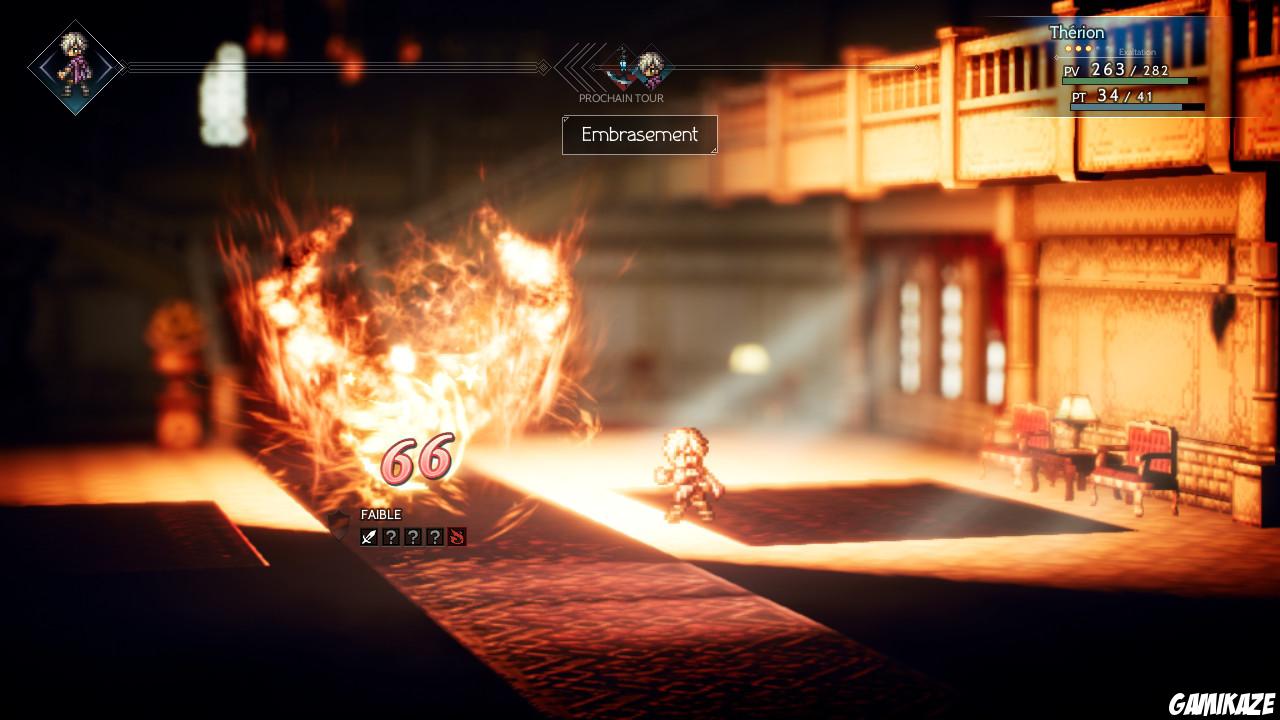Click the second question mark weakness slot

tap(414, 537)
